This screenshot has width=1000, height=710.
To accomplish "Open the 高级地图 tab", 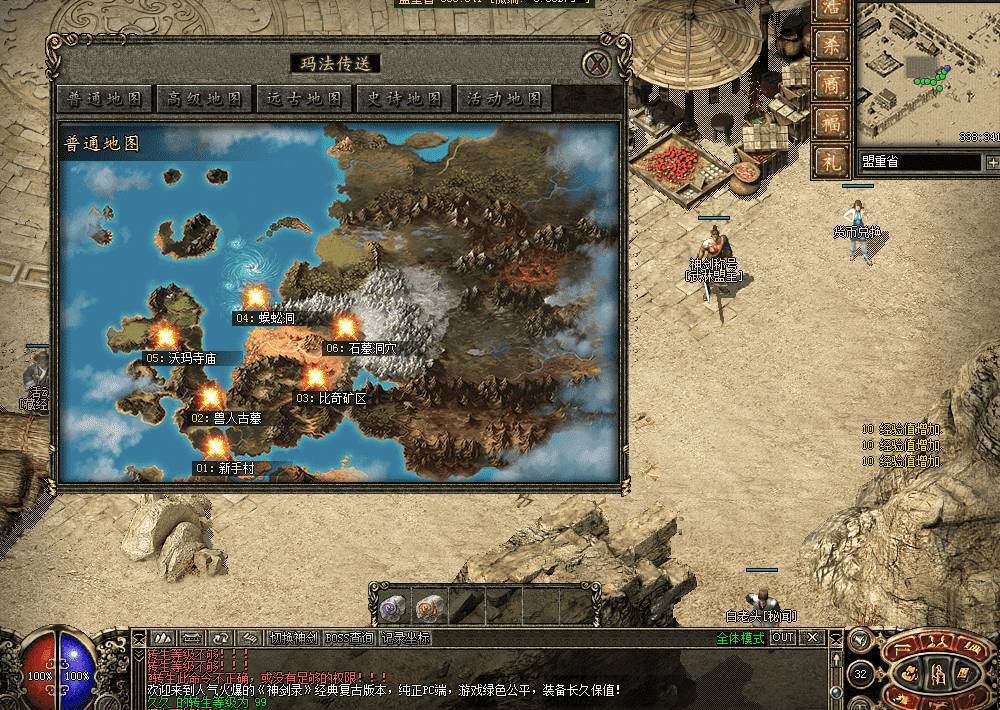I will (x=205, y=99).
